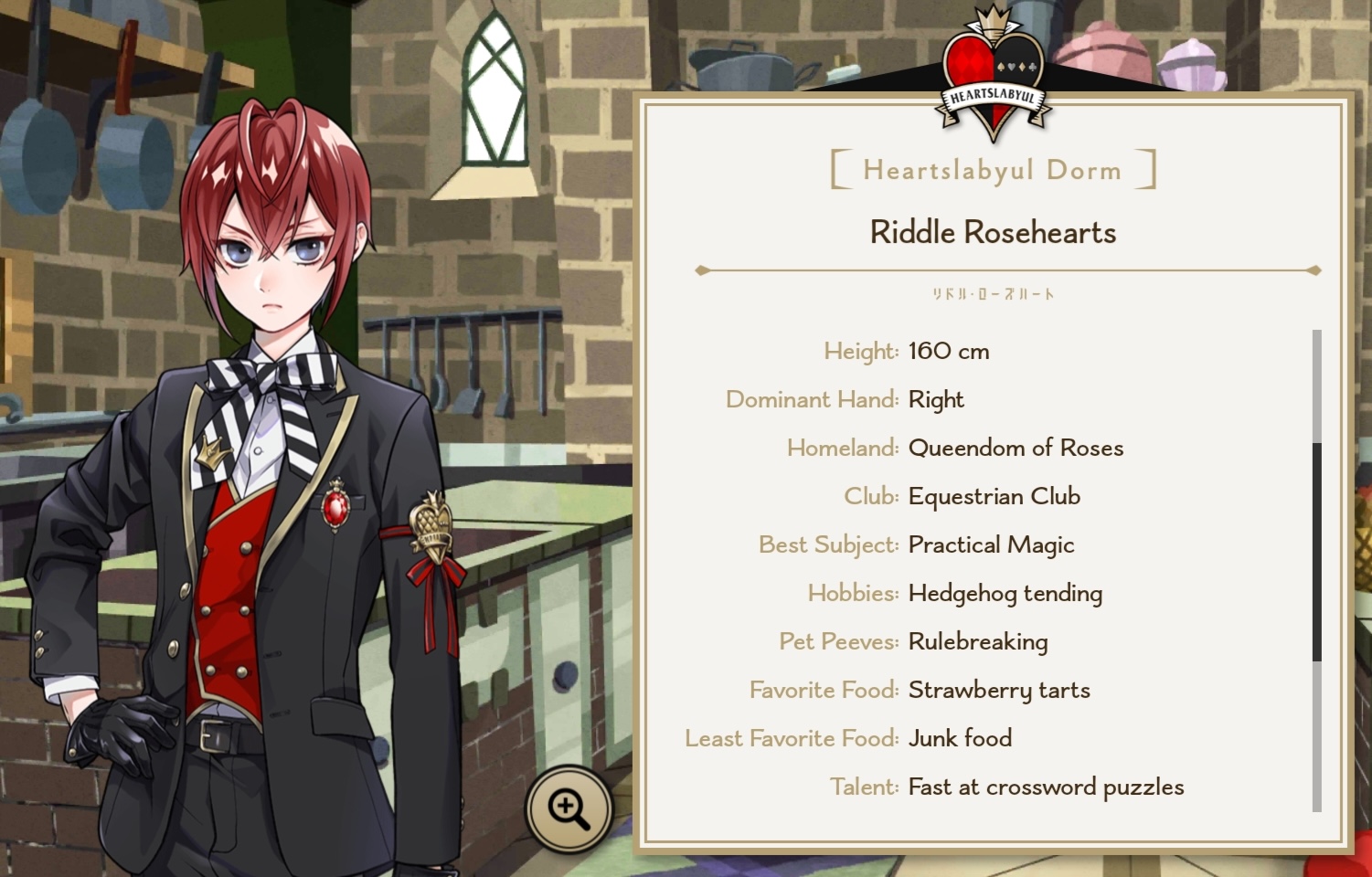Select the right diamond arrow on the divider
1372x877 pixels.
(x=1314, y=269)
